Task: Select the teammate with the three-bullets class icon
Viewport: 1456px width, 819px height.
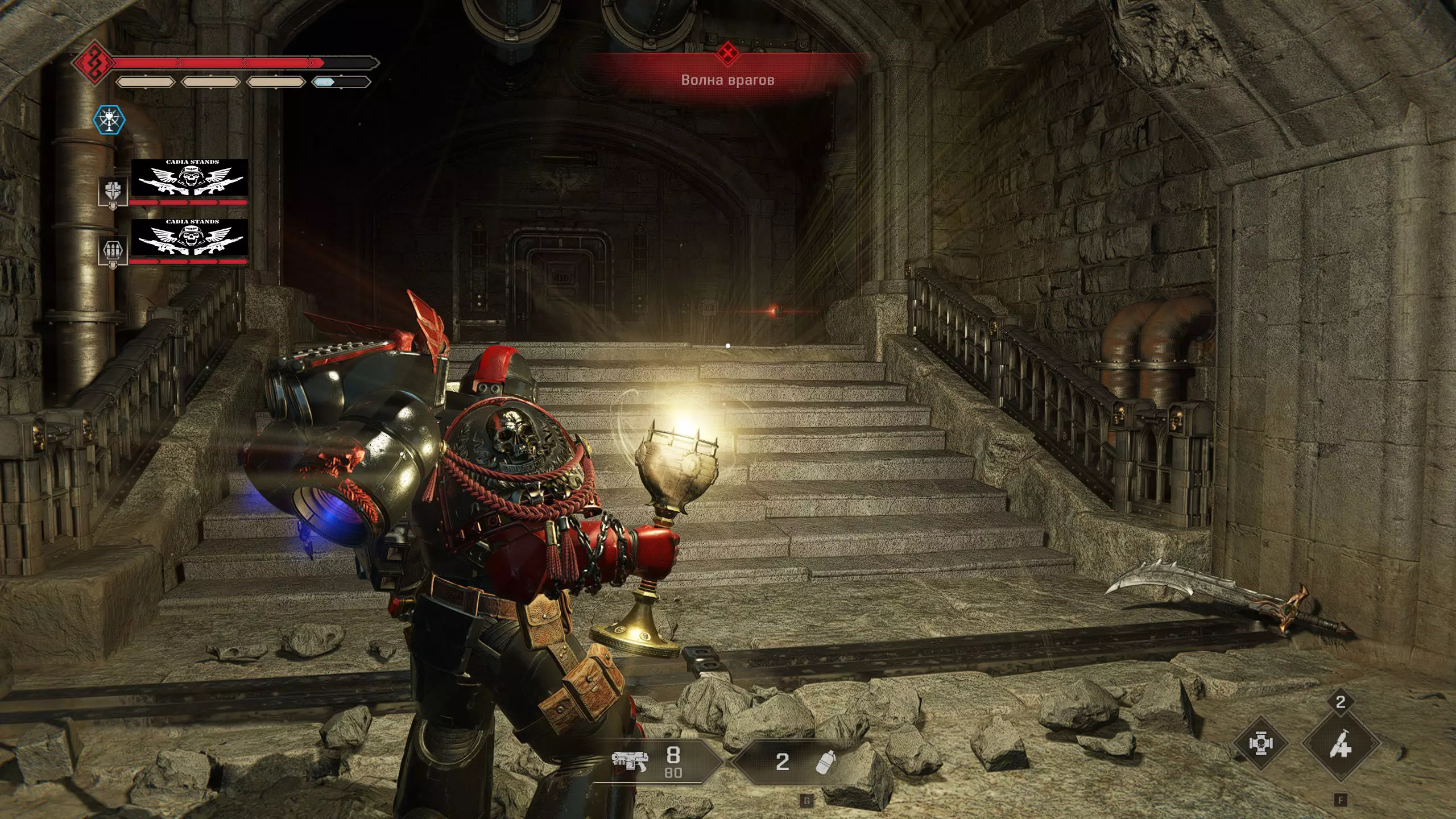Action: pos(112,251)
